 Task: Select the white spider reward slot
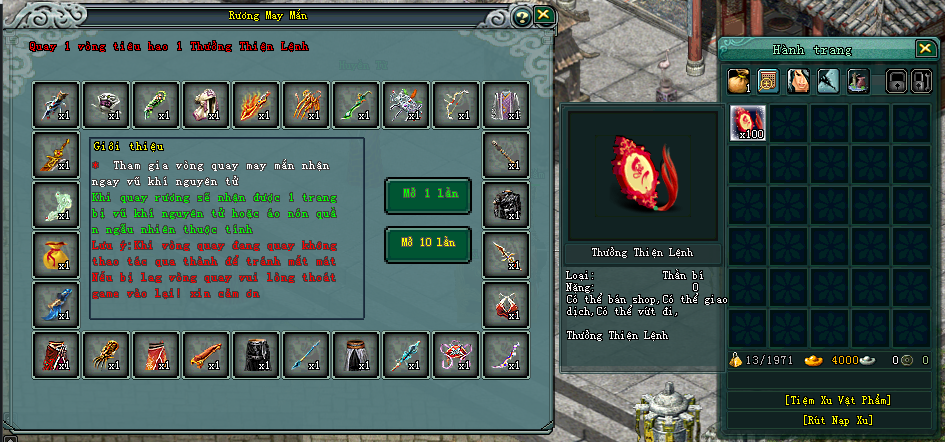[404, 102]
